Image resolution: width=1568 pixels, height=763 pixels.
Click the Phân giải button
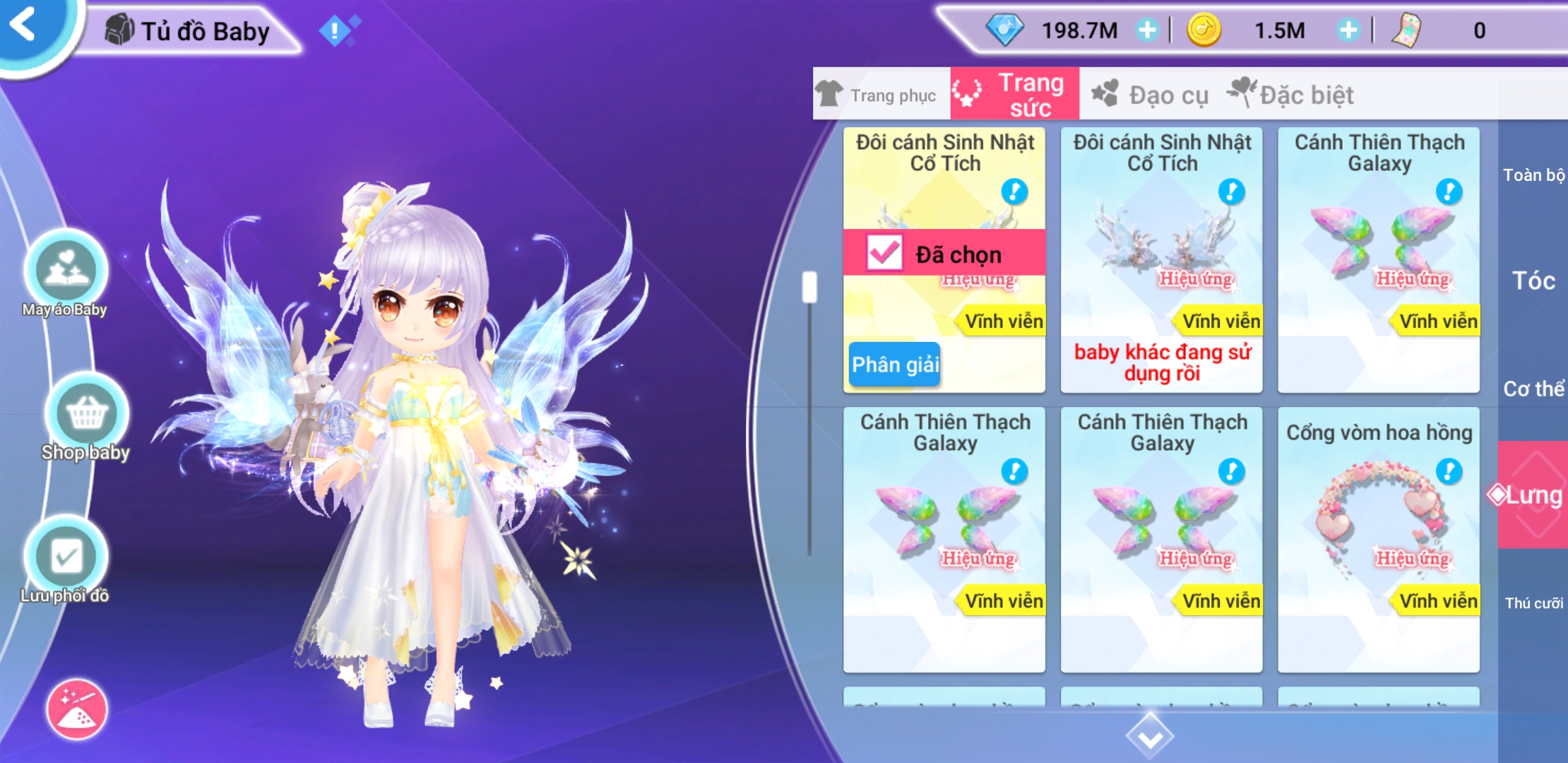(894, 365)
